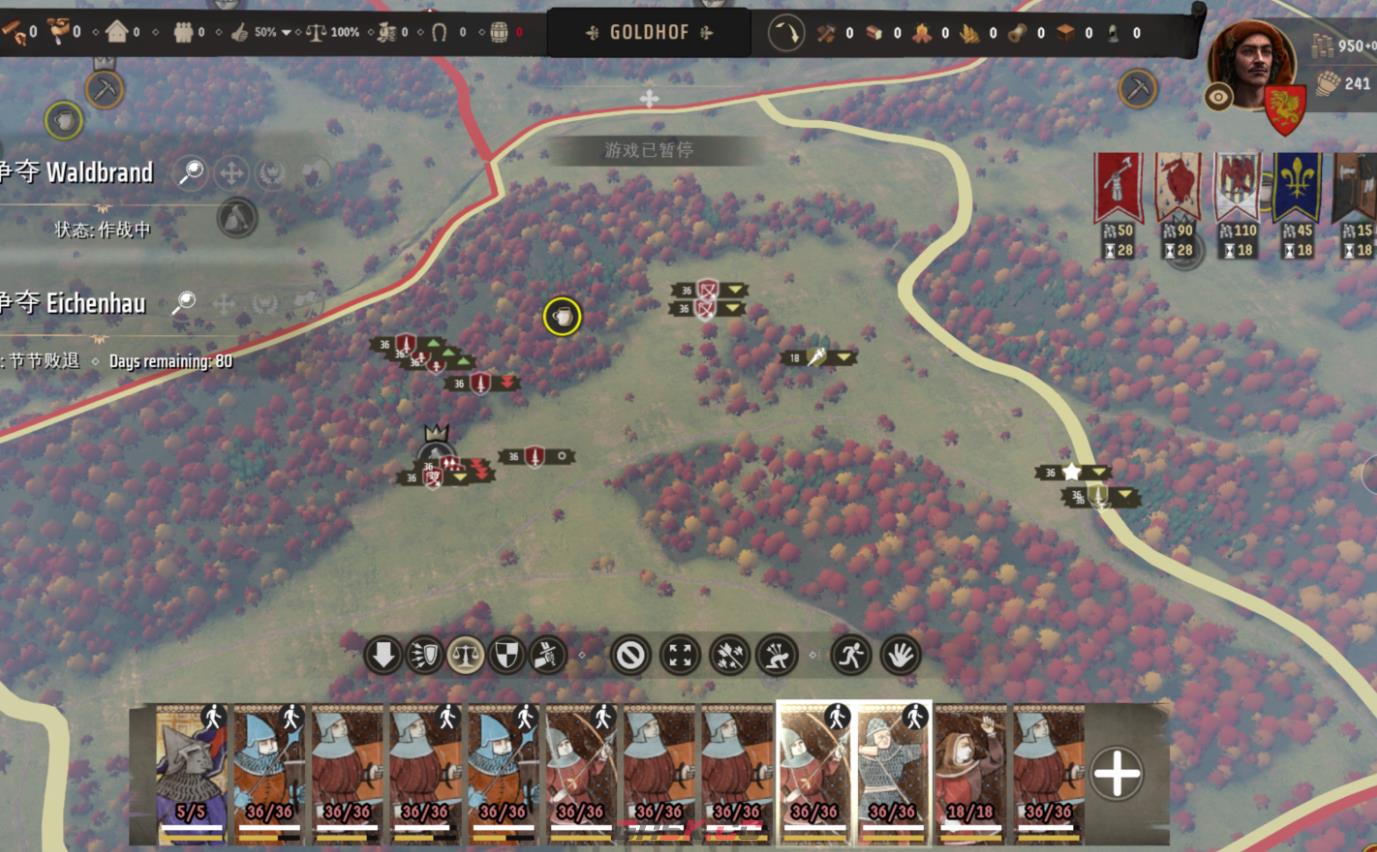Select the star unit marker on map
Image resolution: width=1377 pixels, height=852 pixels.
pyautogui.click(x=1072, y=472)
